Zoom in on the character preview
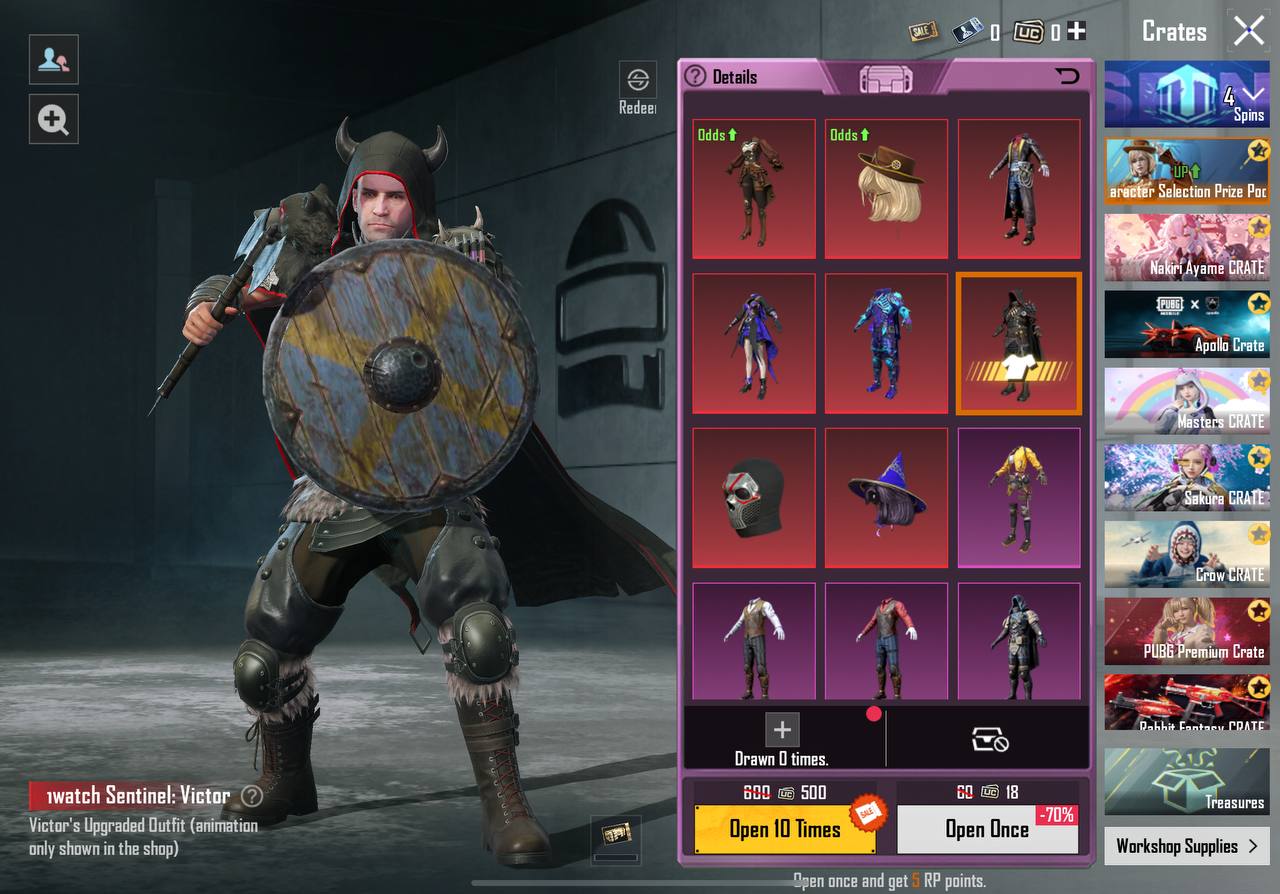Screen dimensions: 1280x894 tap(53, 121)
